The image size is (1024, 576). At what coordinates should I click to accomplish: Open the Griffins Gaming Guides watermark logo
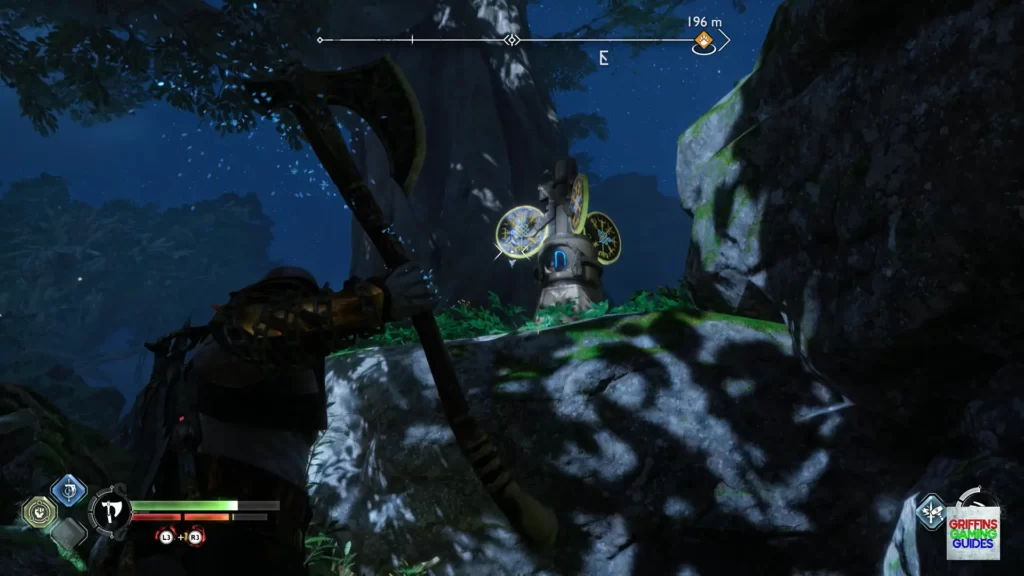click(x=972, y=527)
